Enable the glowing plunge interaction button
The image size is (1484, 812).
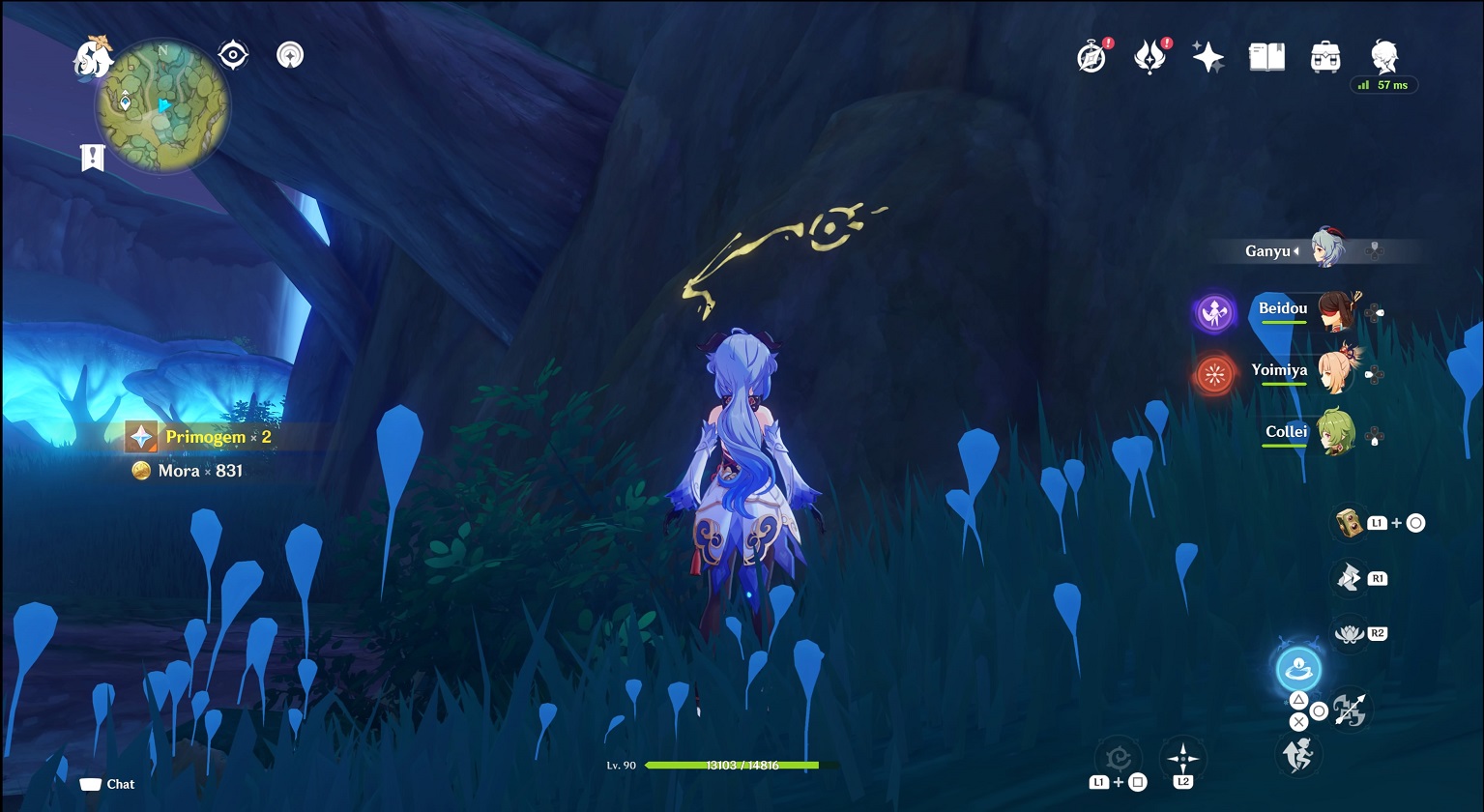1297,669
